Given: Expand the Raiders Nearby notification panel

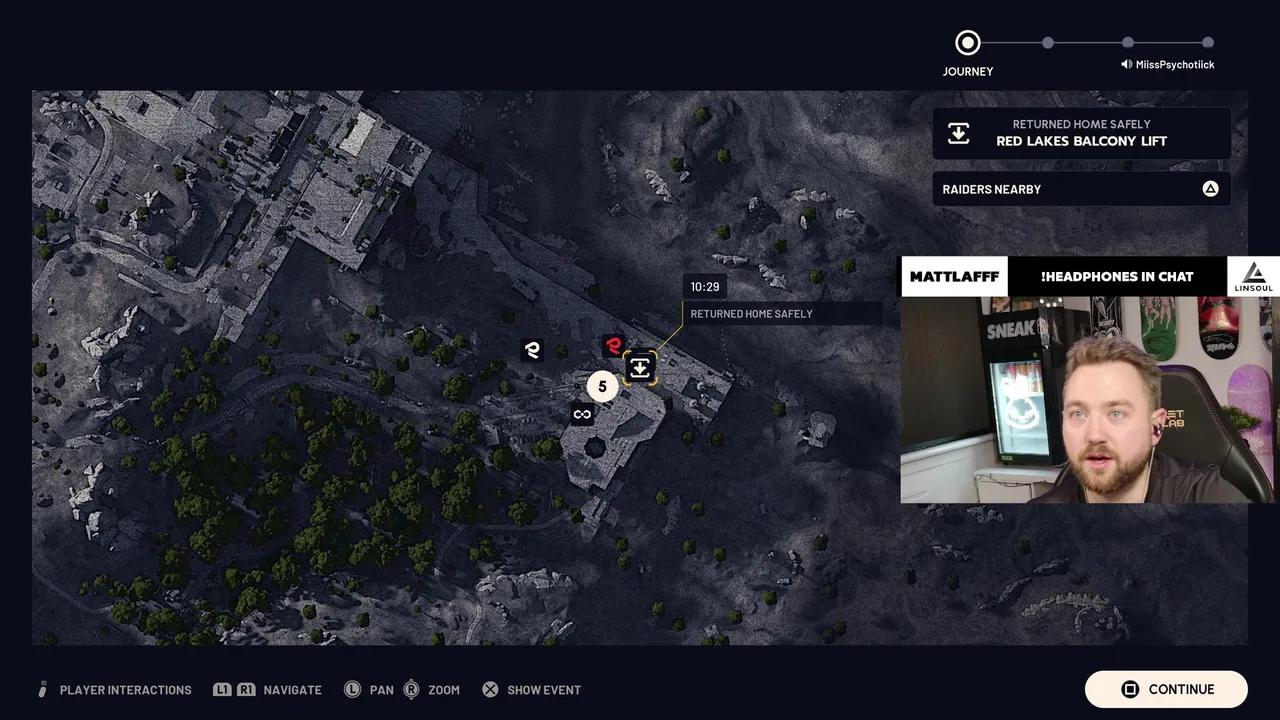Looking at the screenshot, I should [x=1081, y=188].
